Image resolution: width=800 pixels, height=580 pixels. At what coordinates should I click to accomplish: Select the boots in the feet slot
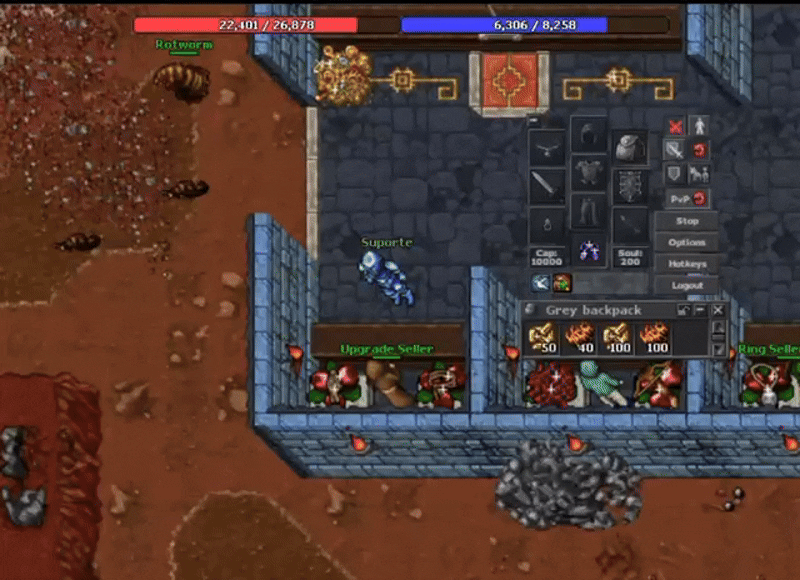tap(589, 250)
